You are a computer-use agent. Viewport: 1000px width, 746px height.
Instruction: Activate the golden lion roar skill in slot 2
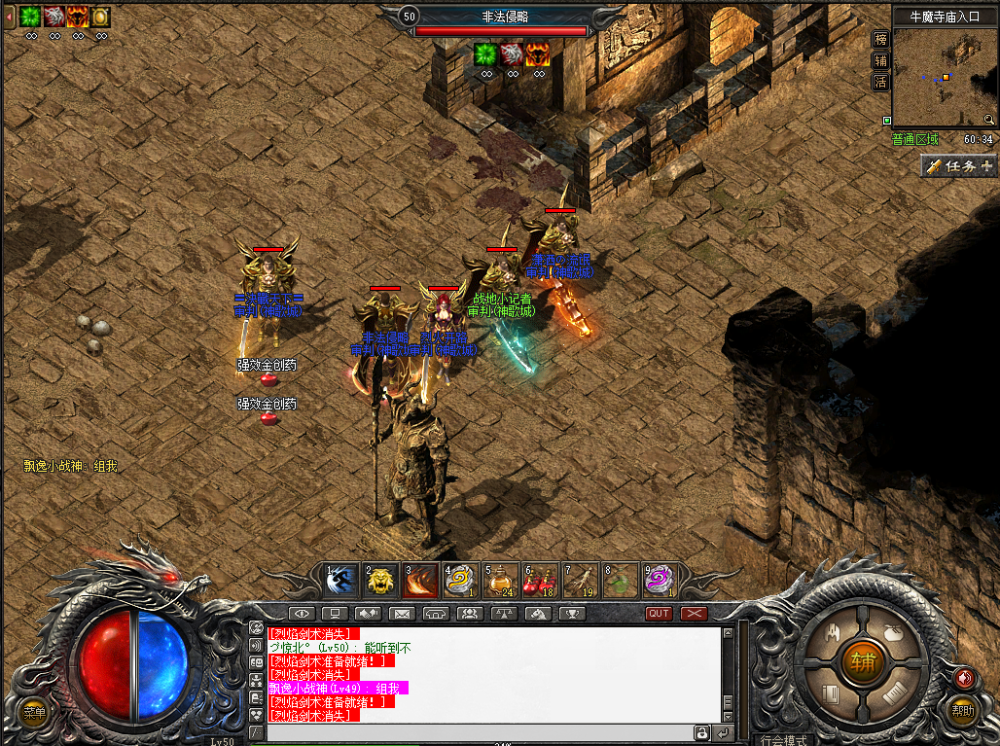pos(381,580)
